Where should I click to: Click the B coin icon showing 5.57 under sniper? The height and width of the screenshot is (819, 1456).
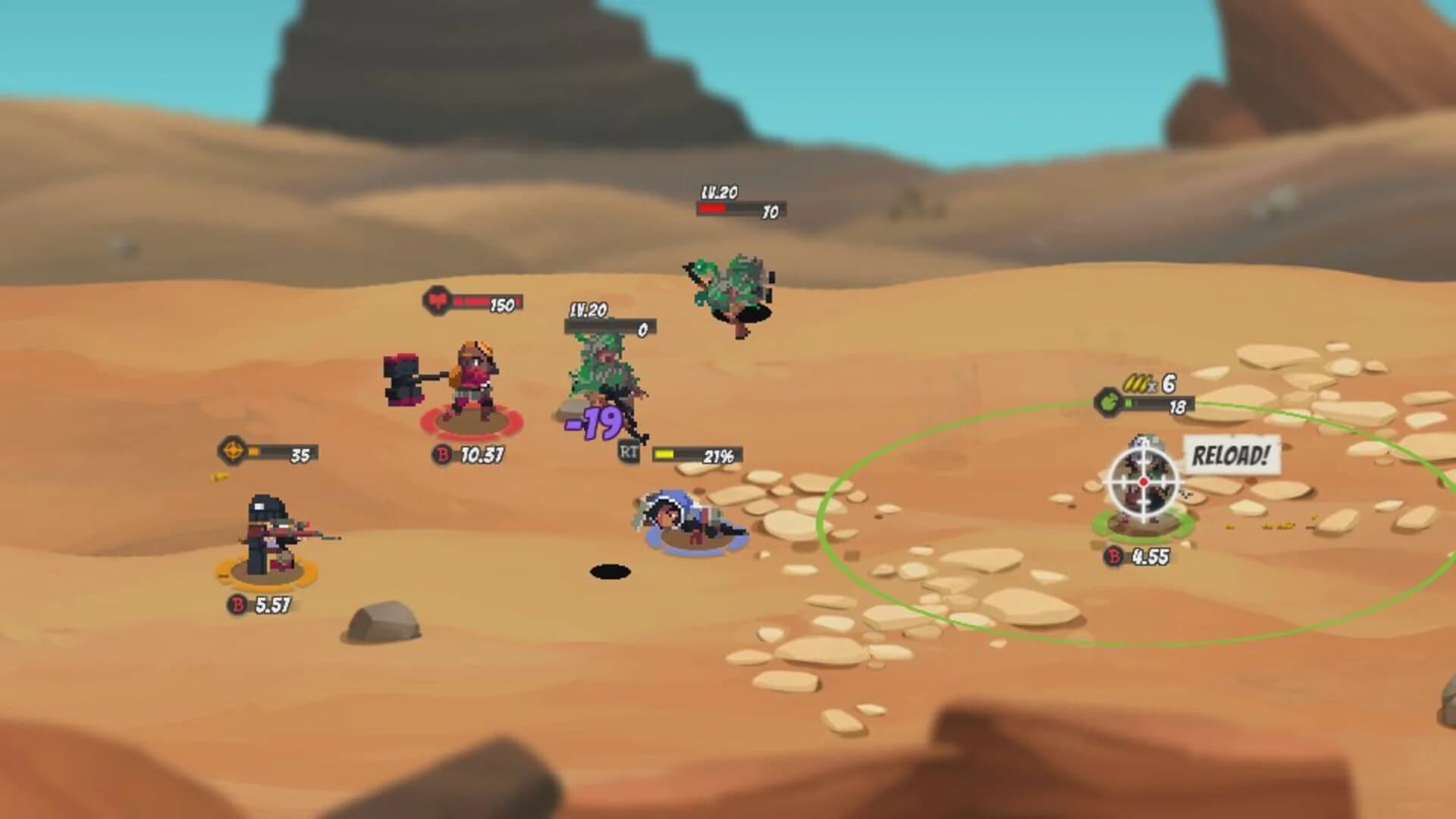pos(237,605)
